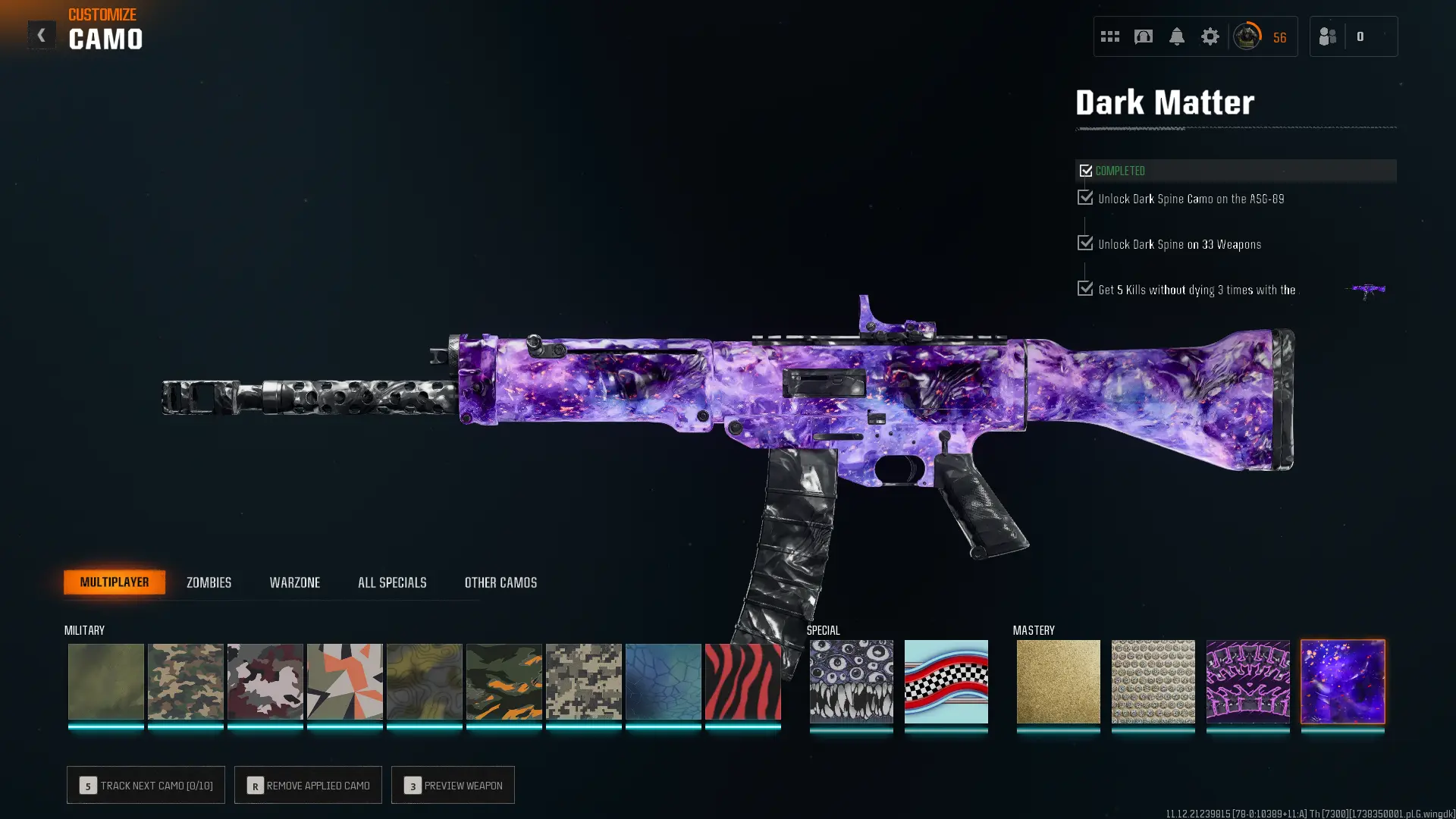Open the settings gear

point(1210,36)
